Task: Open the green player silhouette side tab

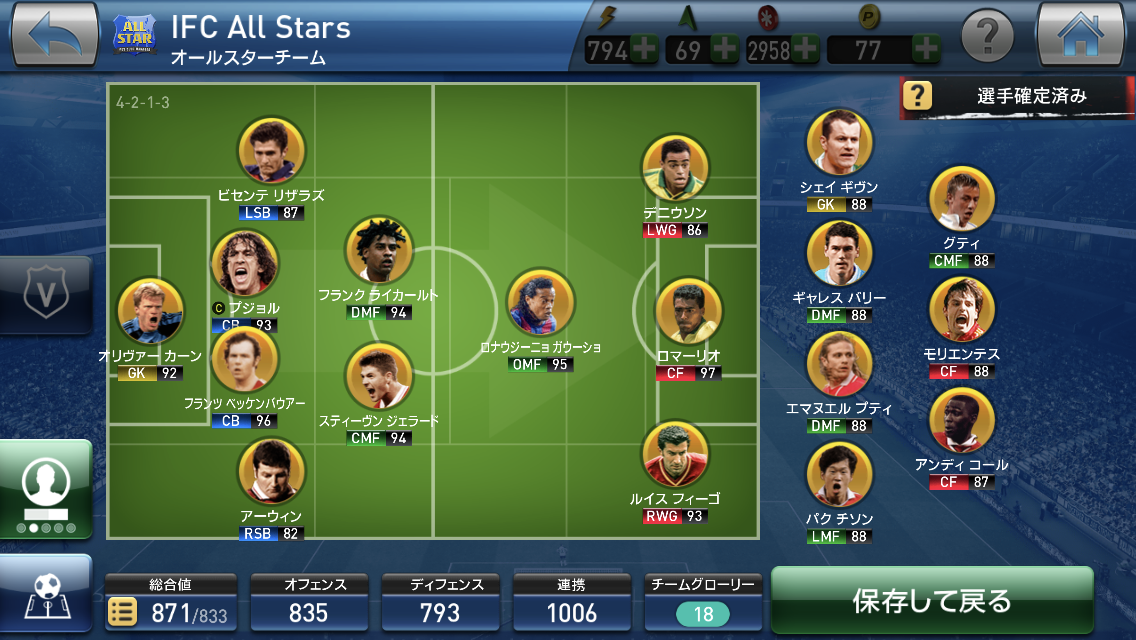Action: 45,488
